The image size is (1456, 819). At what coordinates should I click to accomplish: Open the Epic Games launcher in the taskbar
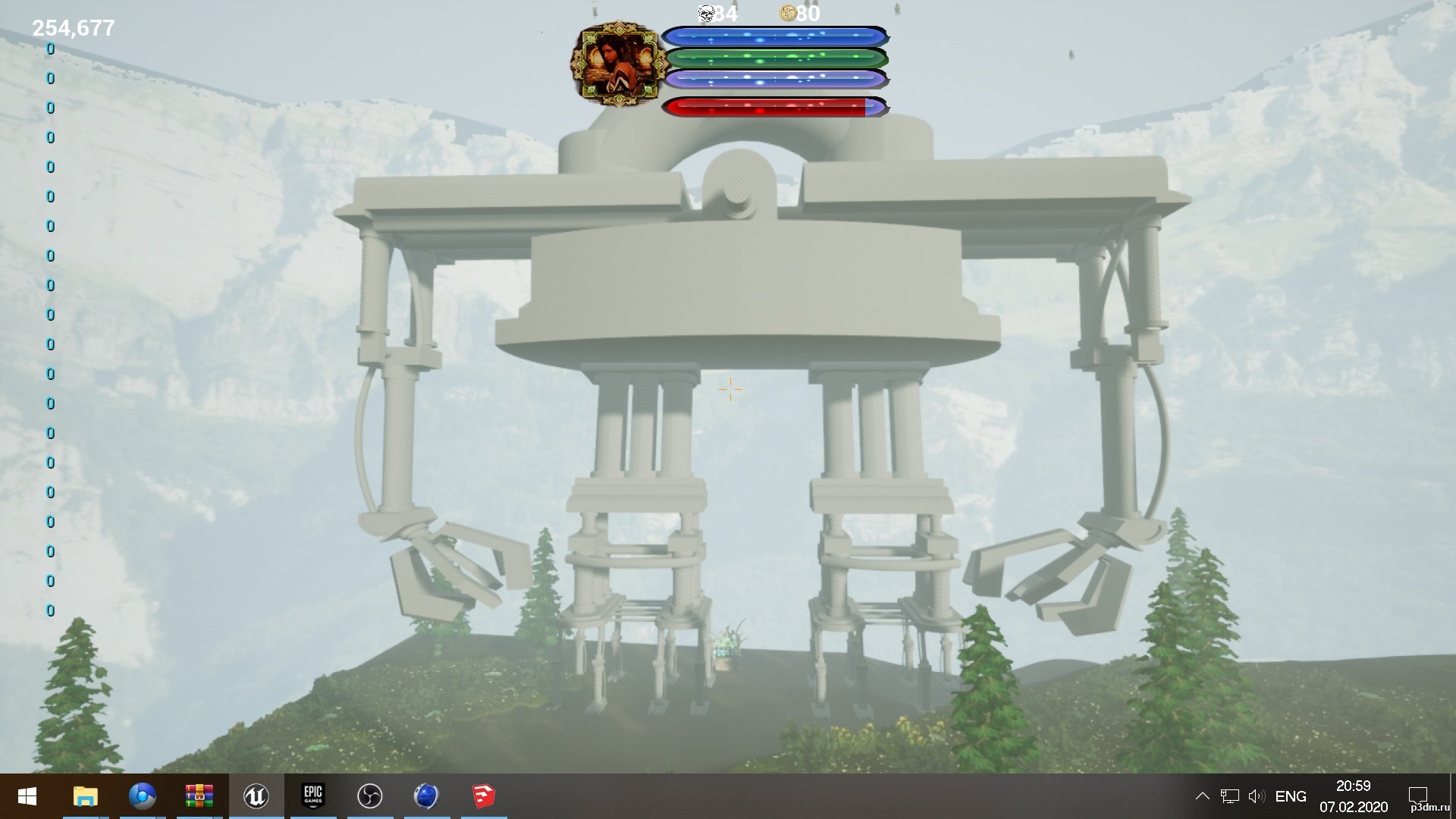(312, 795)
